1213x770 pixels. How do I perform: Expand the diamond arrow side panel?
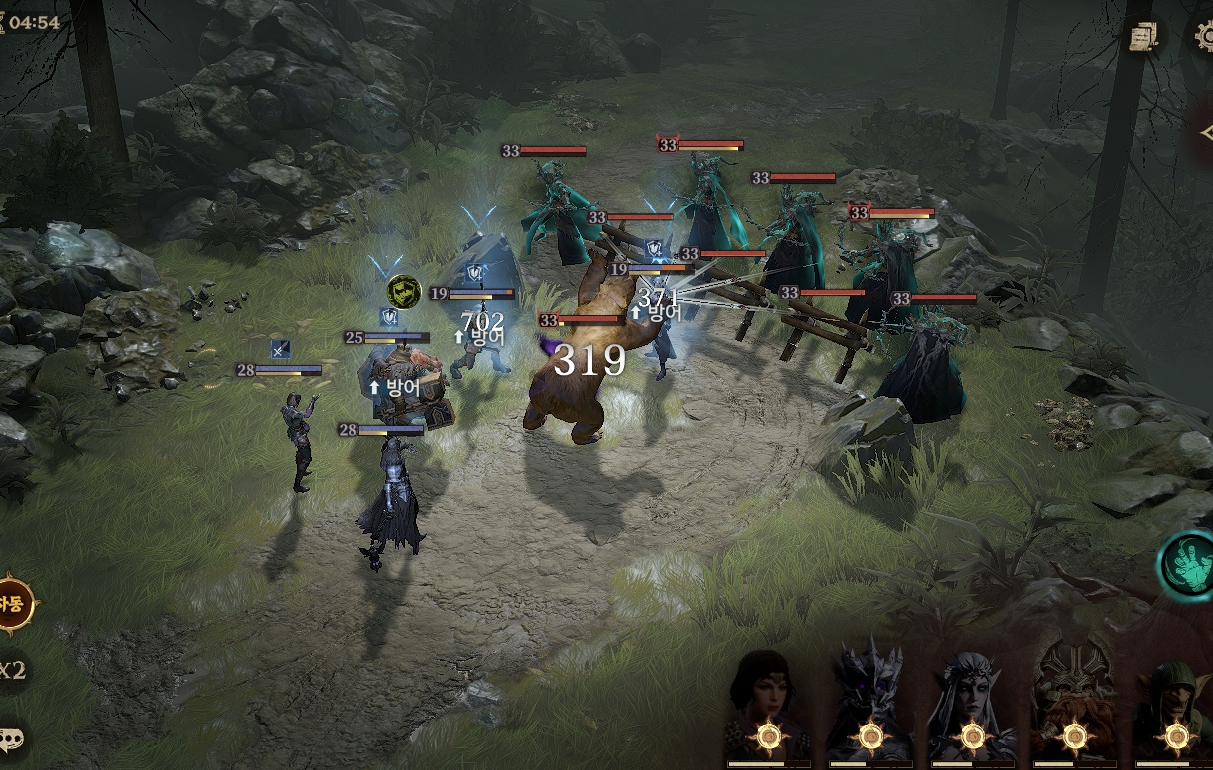click(1203, 133)
